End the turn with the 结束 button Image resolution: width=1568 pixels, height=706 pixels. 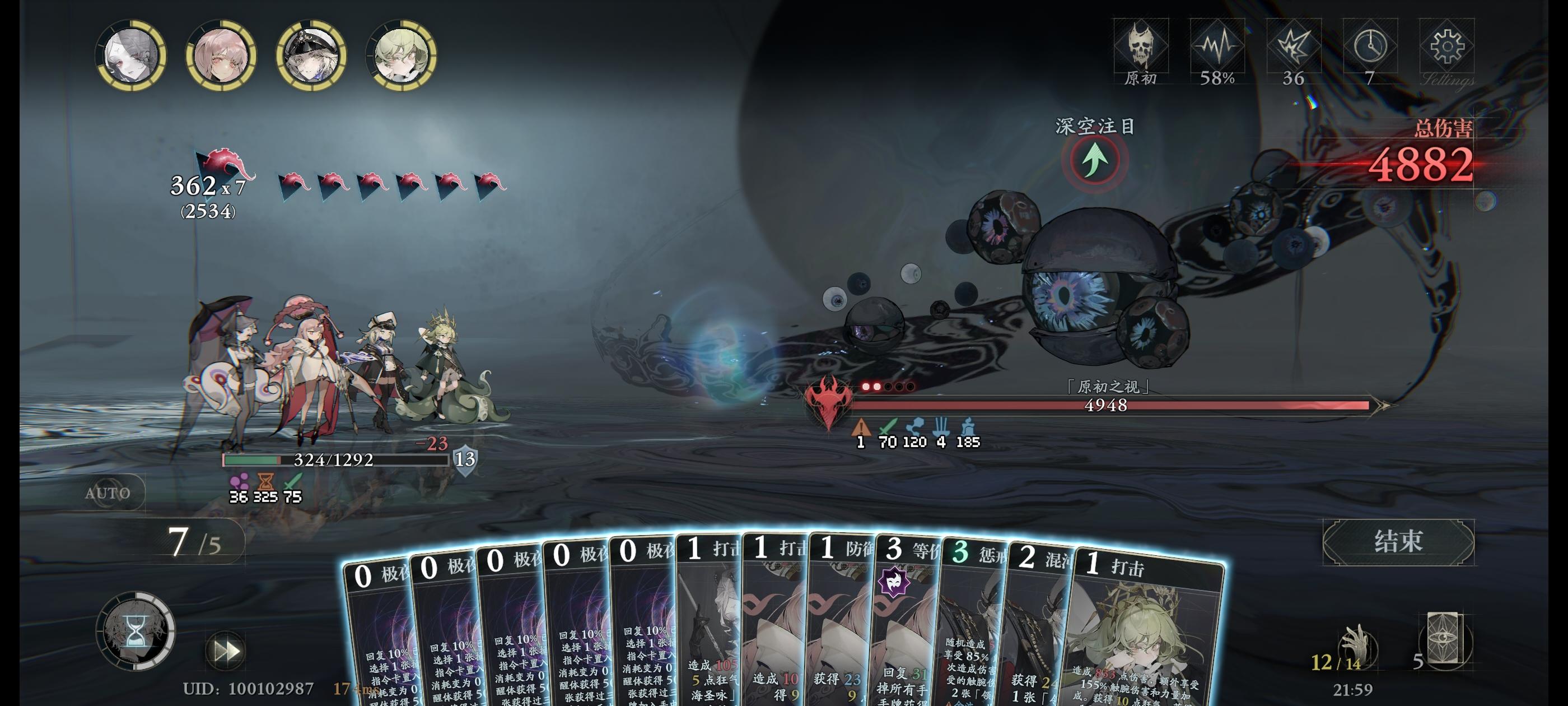[1398, 541]
